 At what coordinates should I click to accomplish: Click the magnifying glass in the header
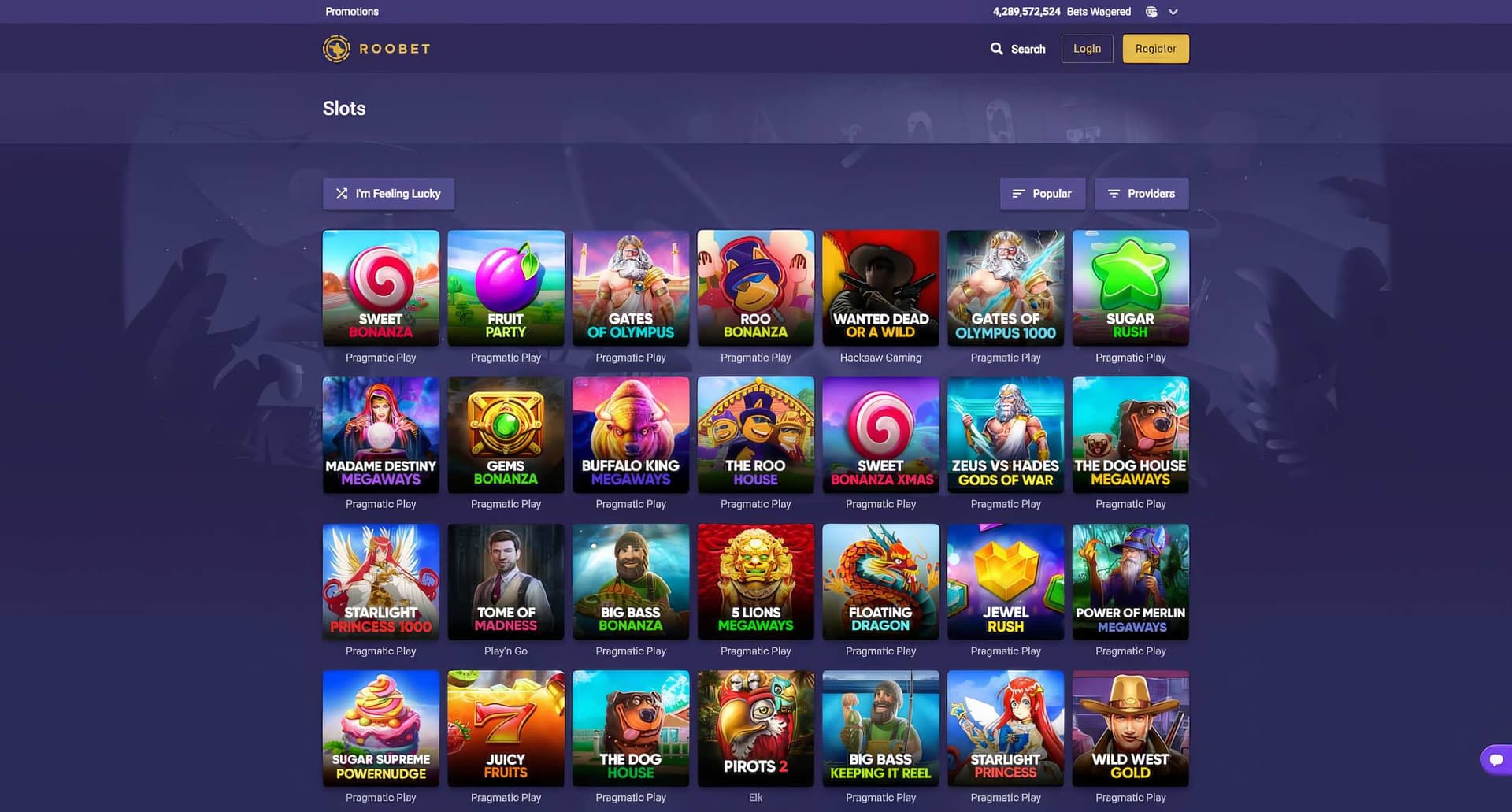coord(995,48)
